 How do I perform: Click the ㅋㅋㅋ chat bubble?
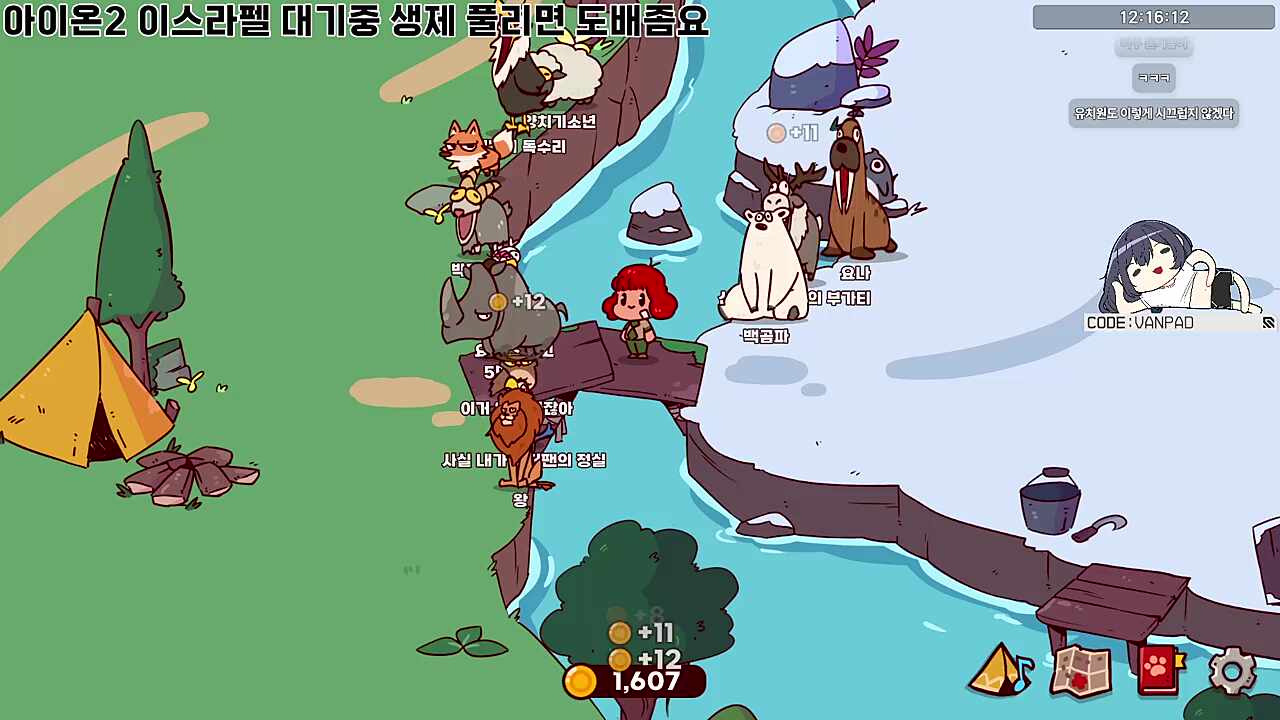pyautogui.click(x=1152, y=78)
